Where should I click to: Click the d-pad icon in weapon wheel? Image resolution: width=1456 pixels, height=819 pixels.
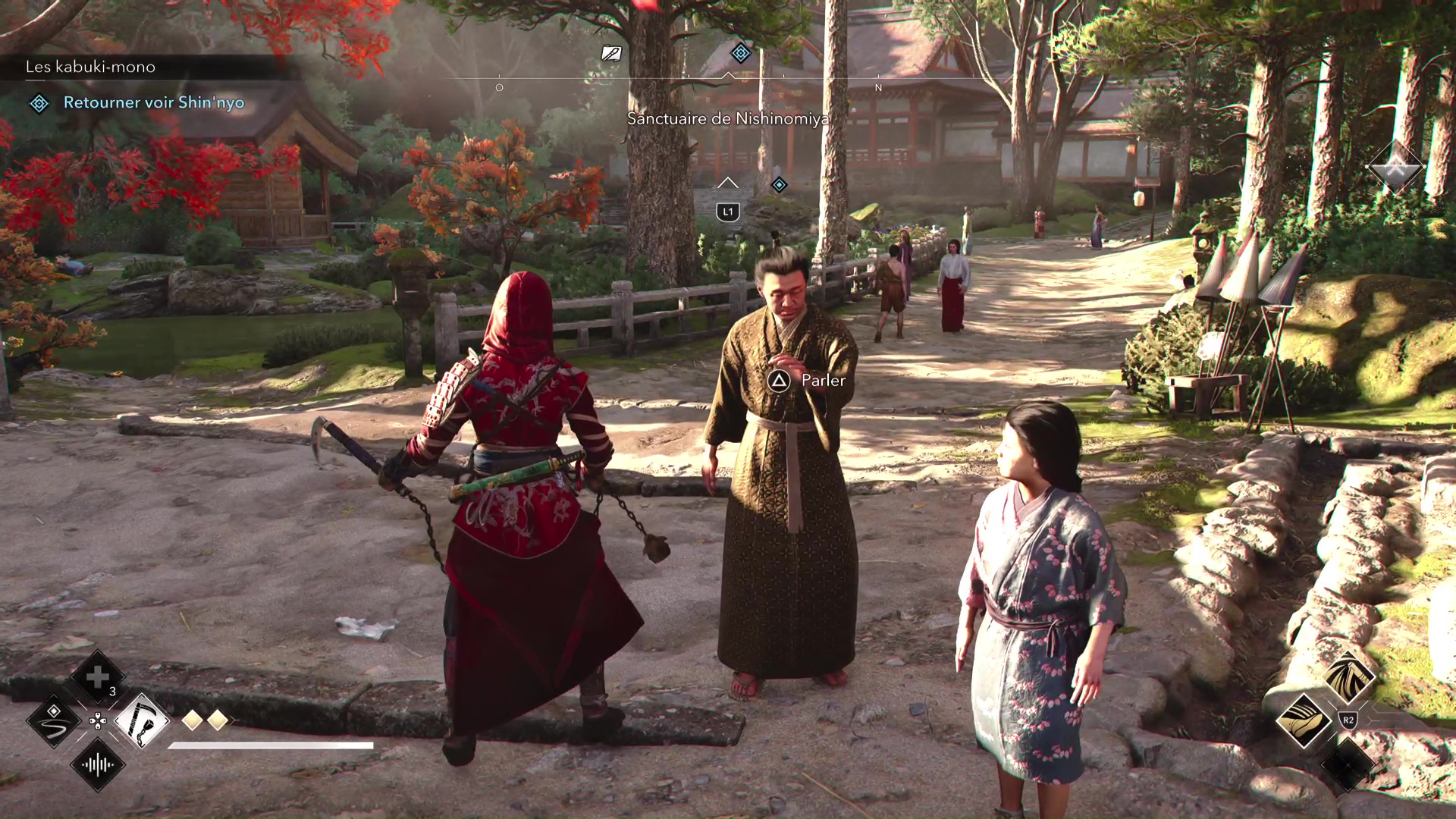click(97, 722)
